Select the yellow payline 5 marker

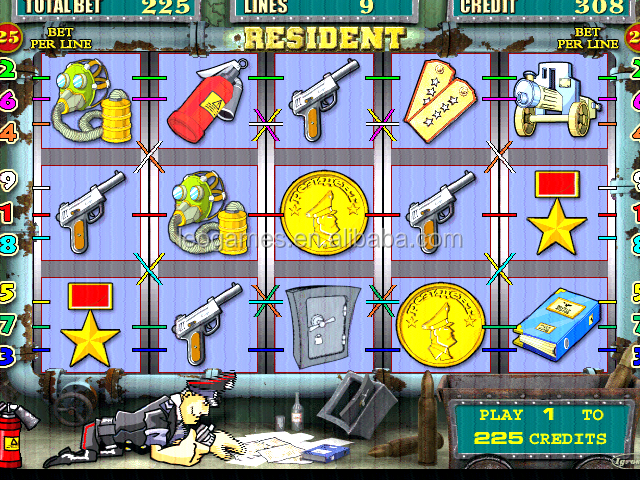click(9, 294)
